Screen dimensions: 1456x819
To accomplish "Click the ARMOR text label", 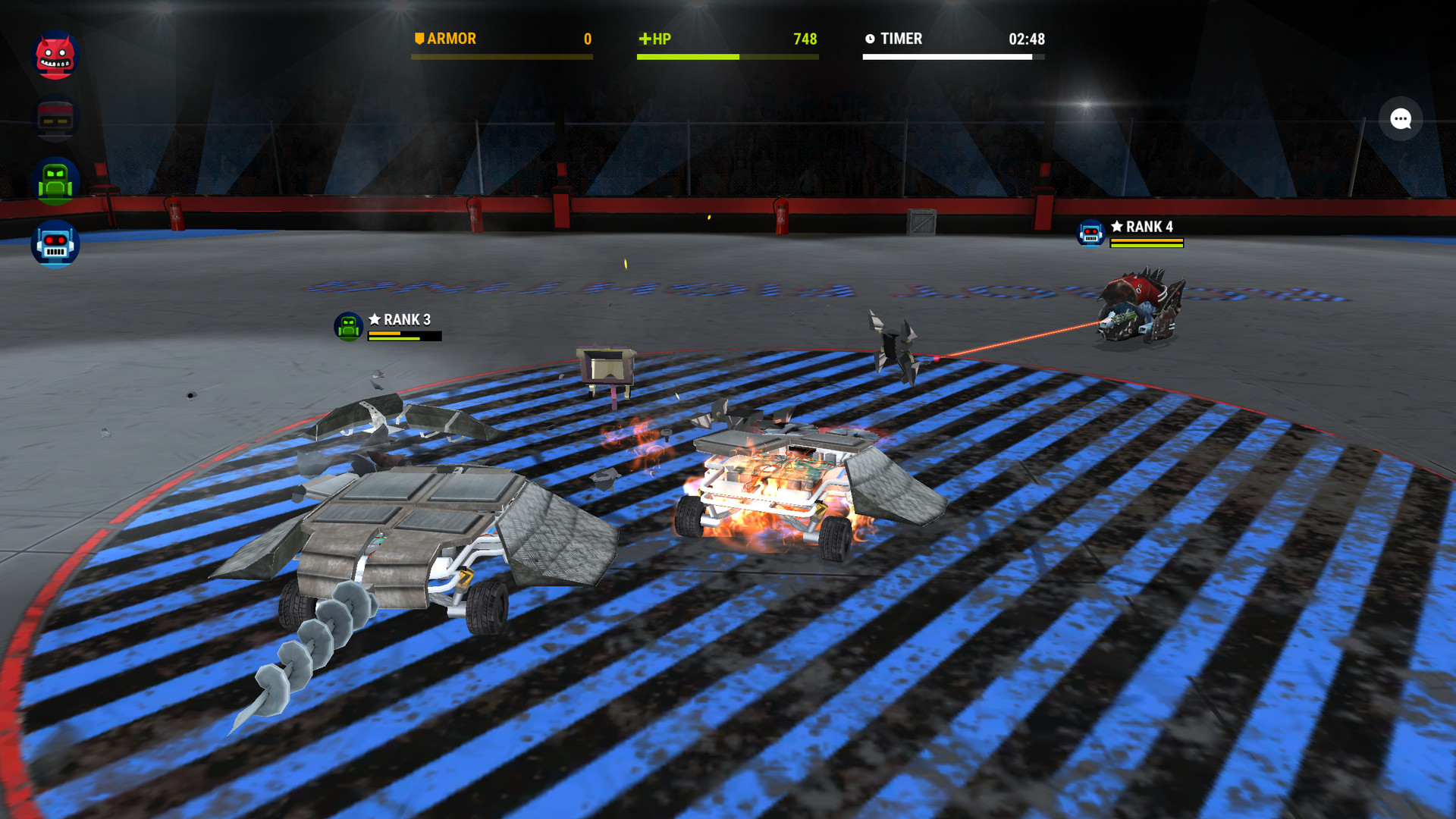I will pos(453,38).
